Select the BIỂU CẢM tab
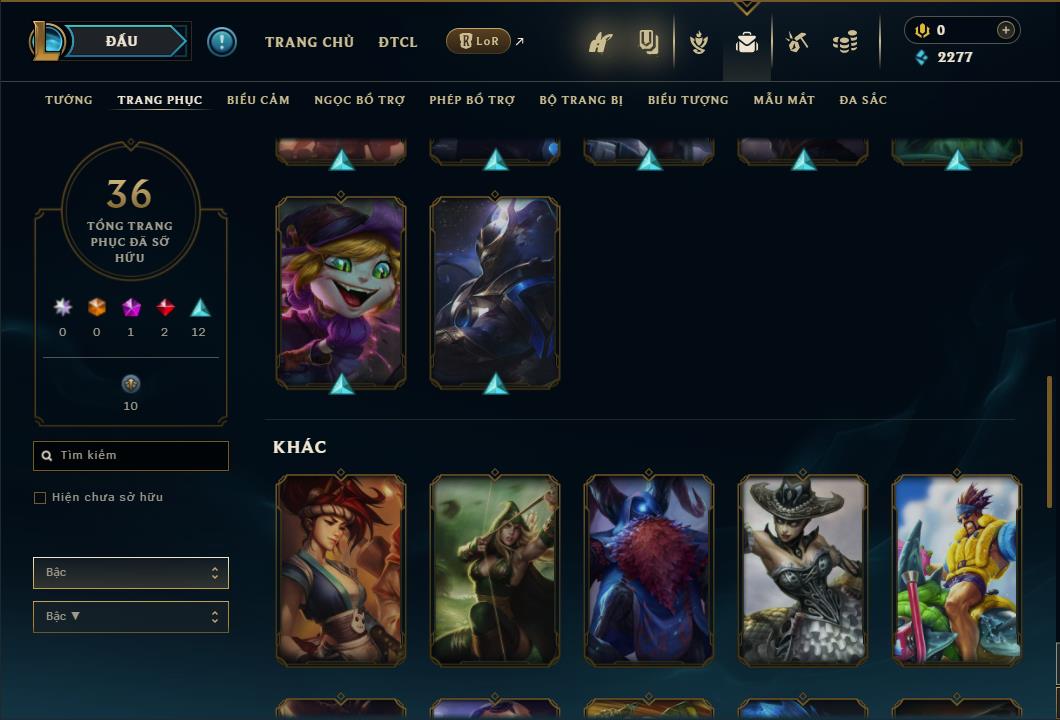The image size is (1060, 720). [x=258, y=100]
